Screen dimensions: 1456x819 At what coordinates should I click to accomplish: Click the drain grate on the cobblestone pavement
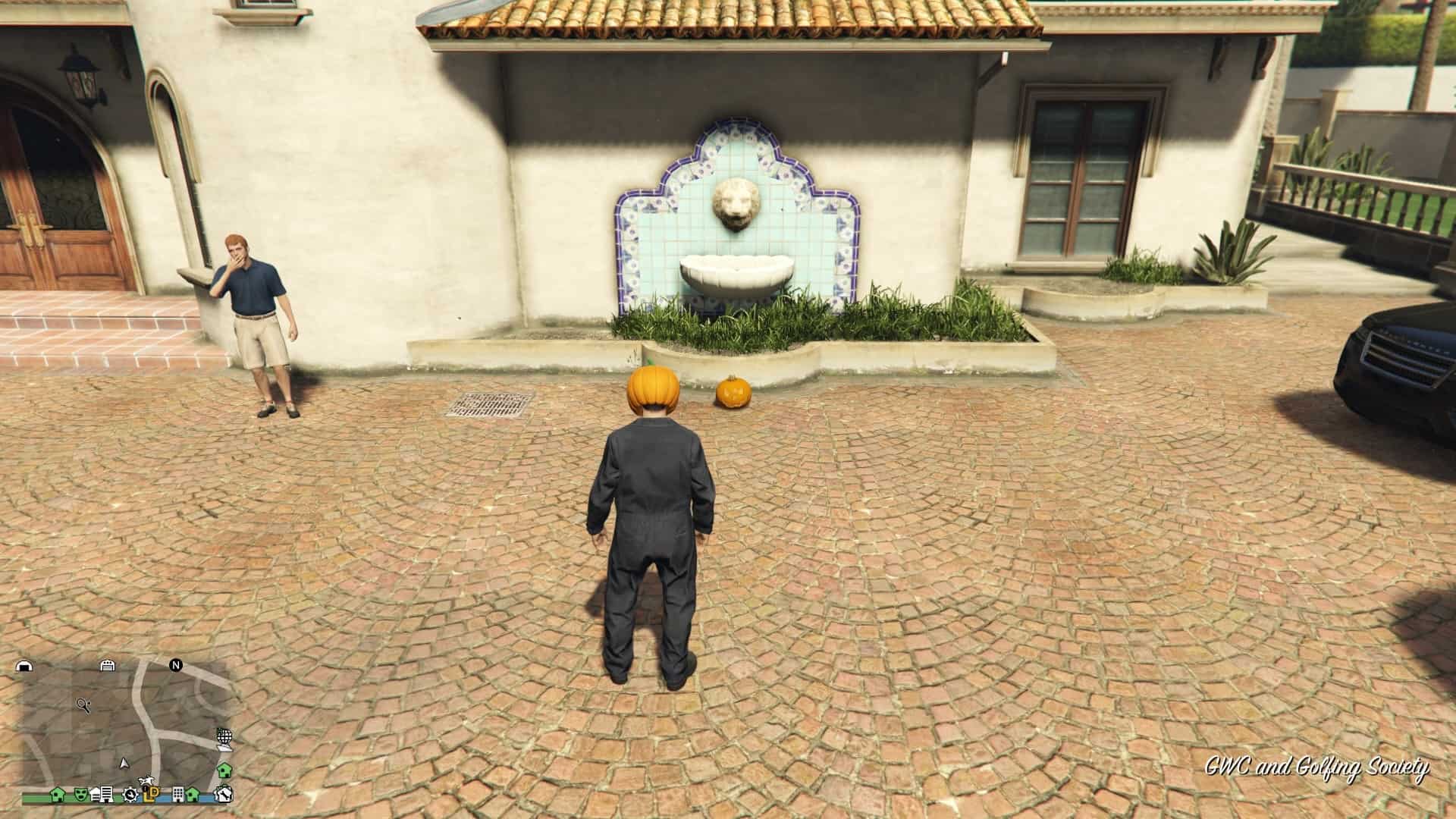tap(493, 406)
